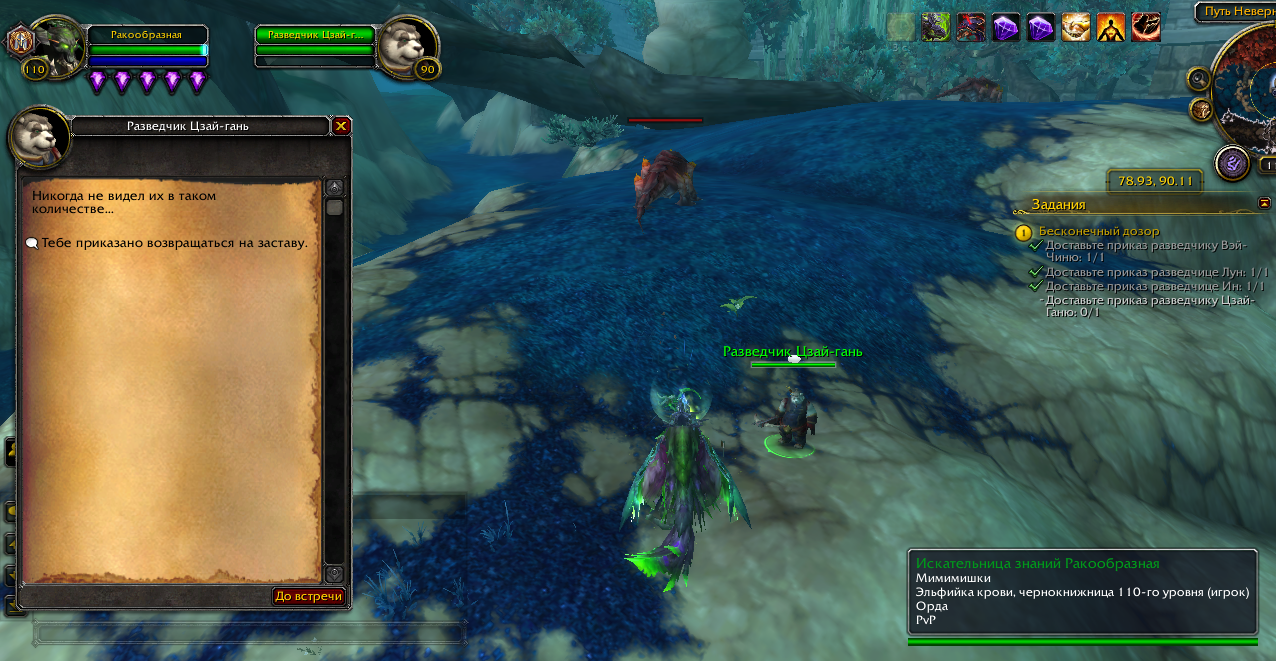Click the green demon buff icon
The width and height of the screenshot is (1276, 661).
[x=936, y=27]
